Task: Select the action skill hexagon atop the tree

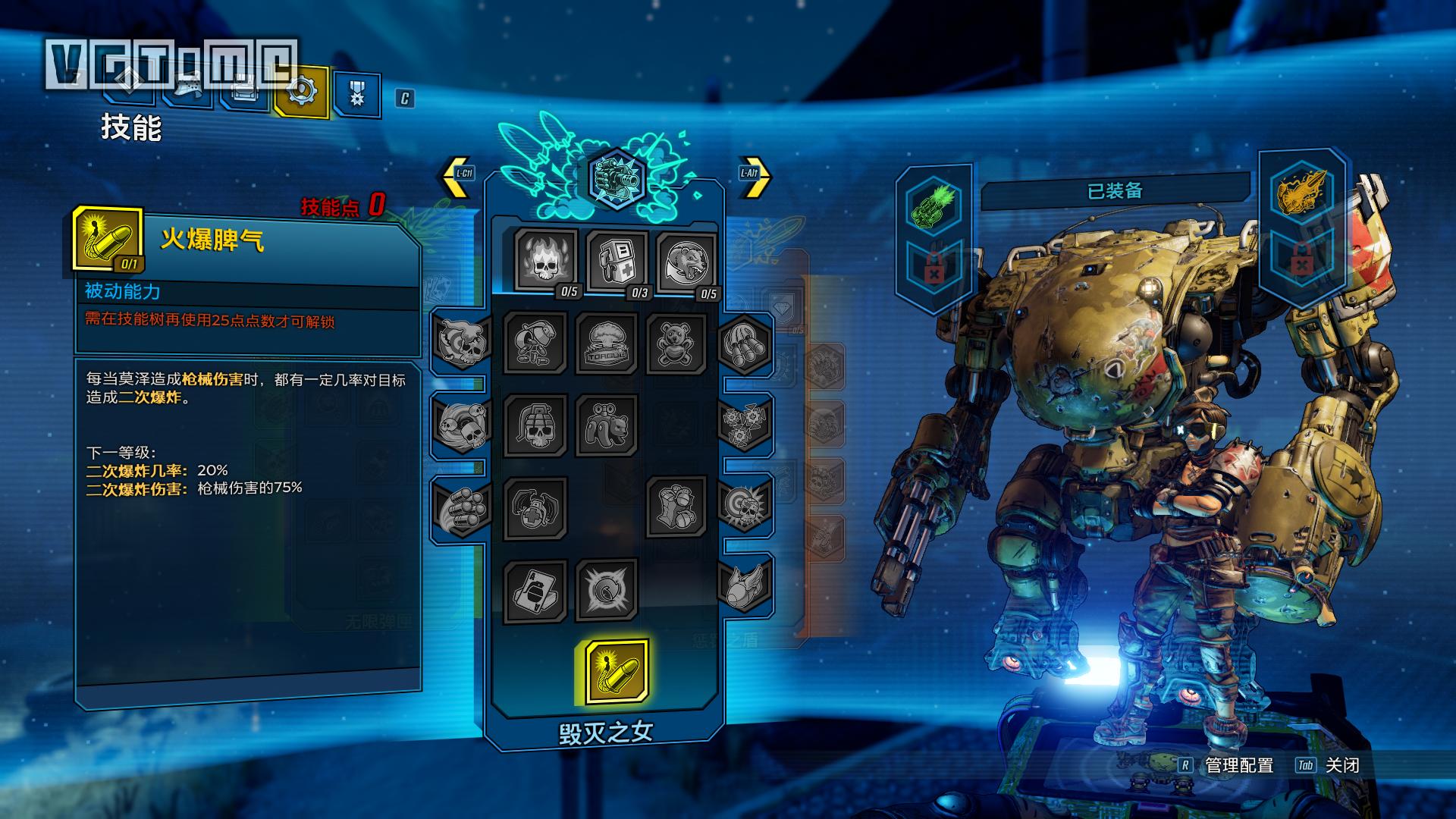Action: coord(616,179)
